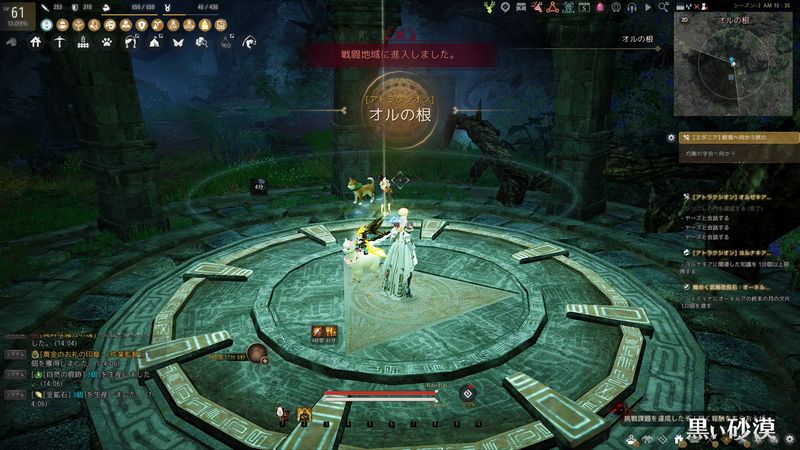Open the quest tracker gear settings
Image resolution: width=800 pixels, height=450 pixels.
tap(670, 137)
